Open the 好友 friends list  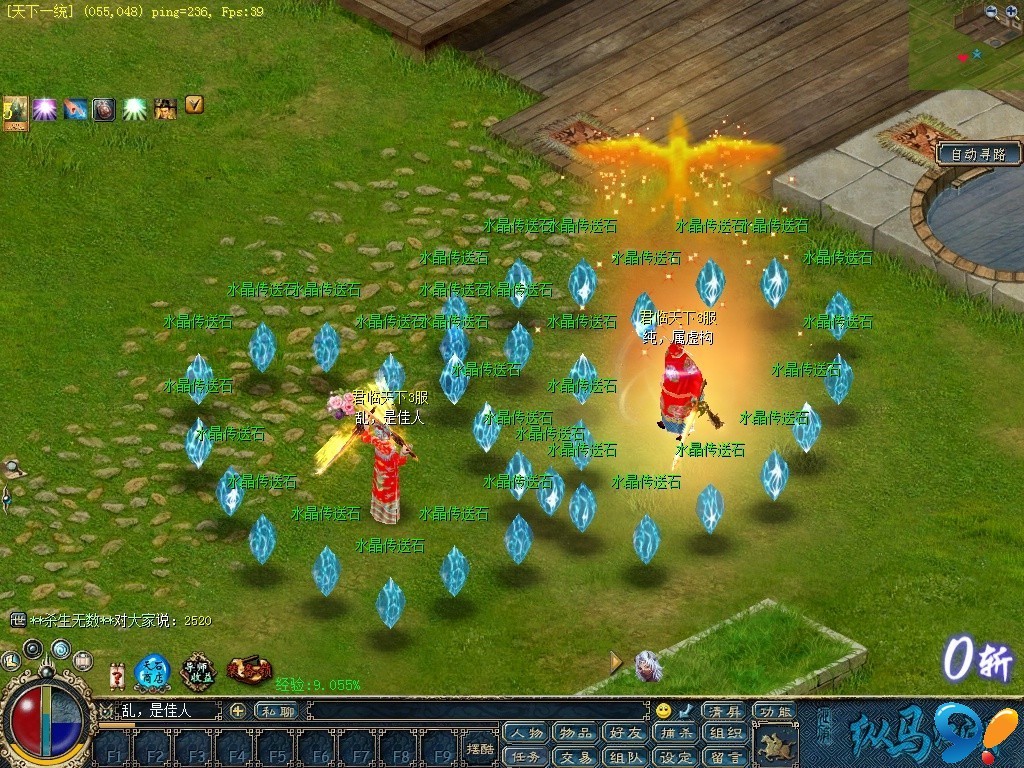(625, 733)
